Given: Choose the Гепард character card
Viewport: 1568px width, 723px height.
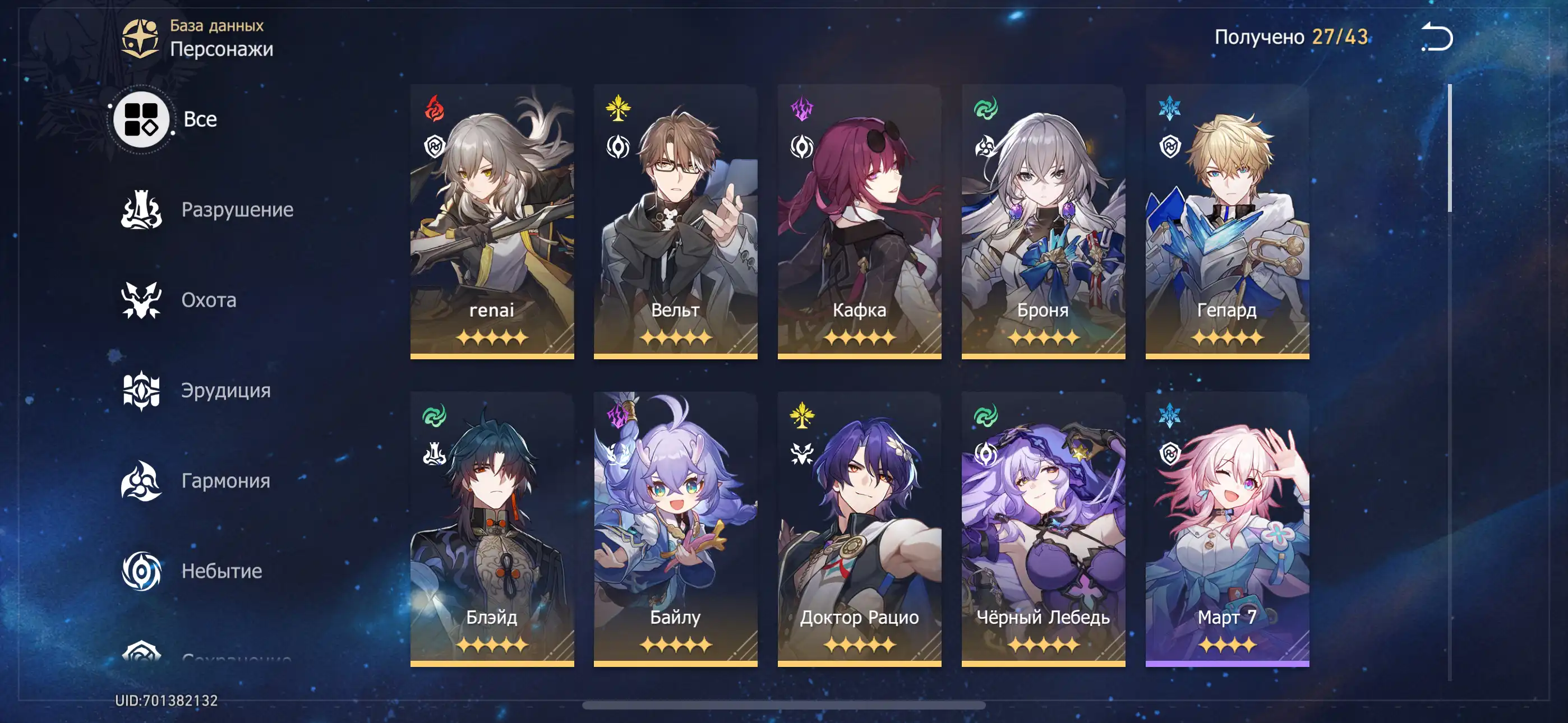Looking at the screenshot, I should 1227,221.
